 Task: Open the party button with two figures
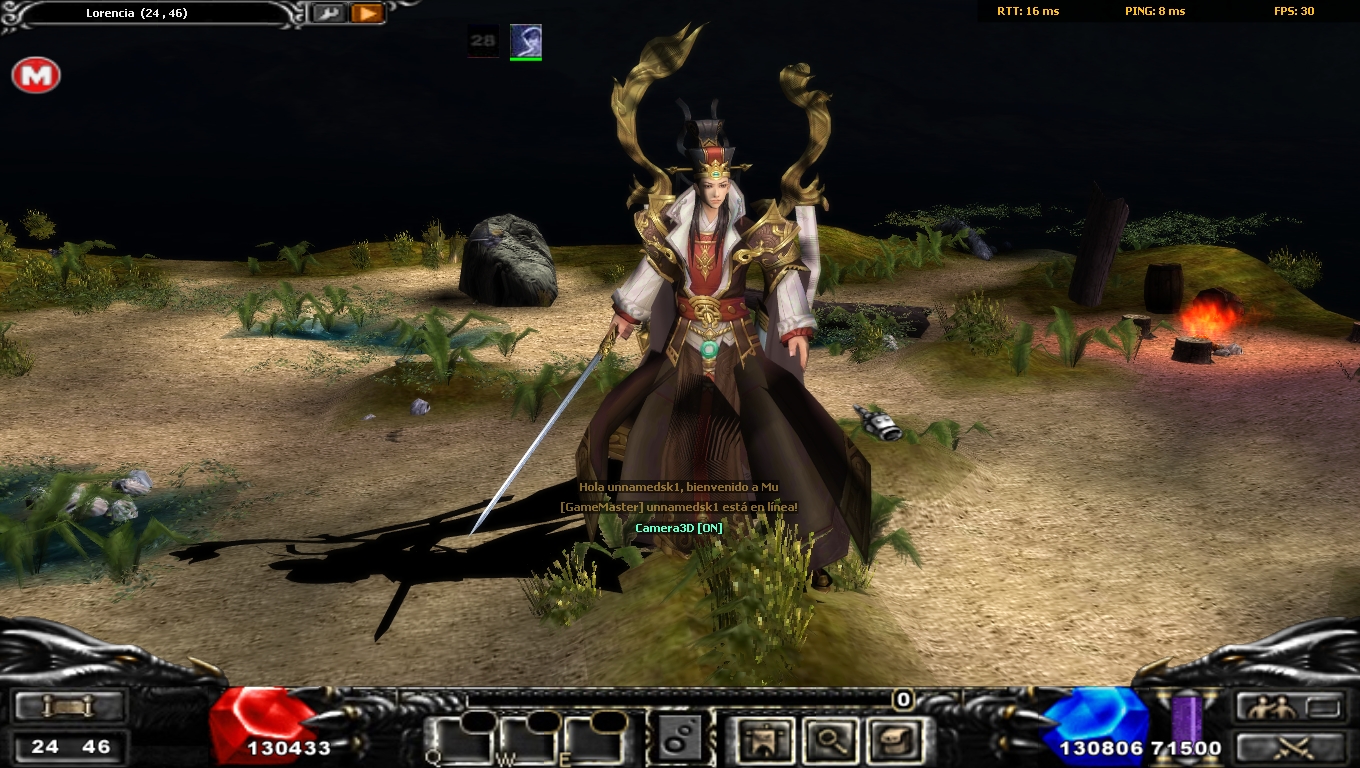1290,707
